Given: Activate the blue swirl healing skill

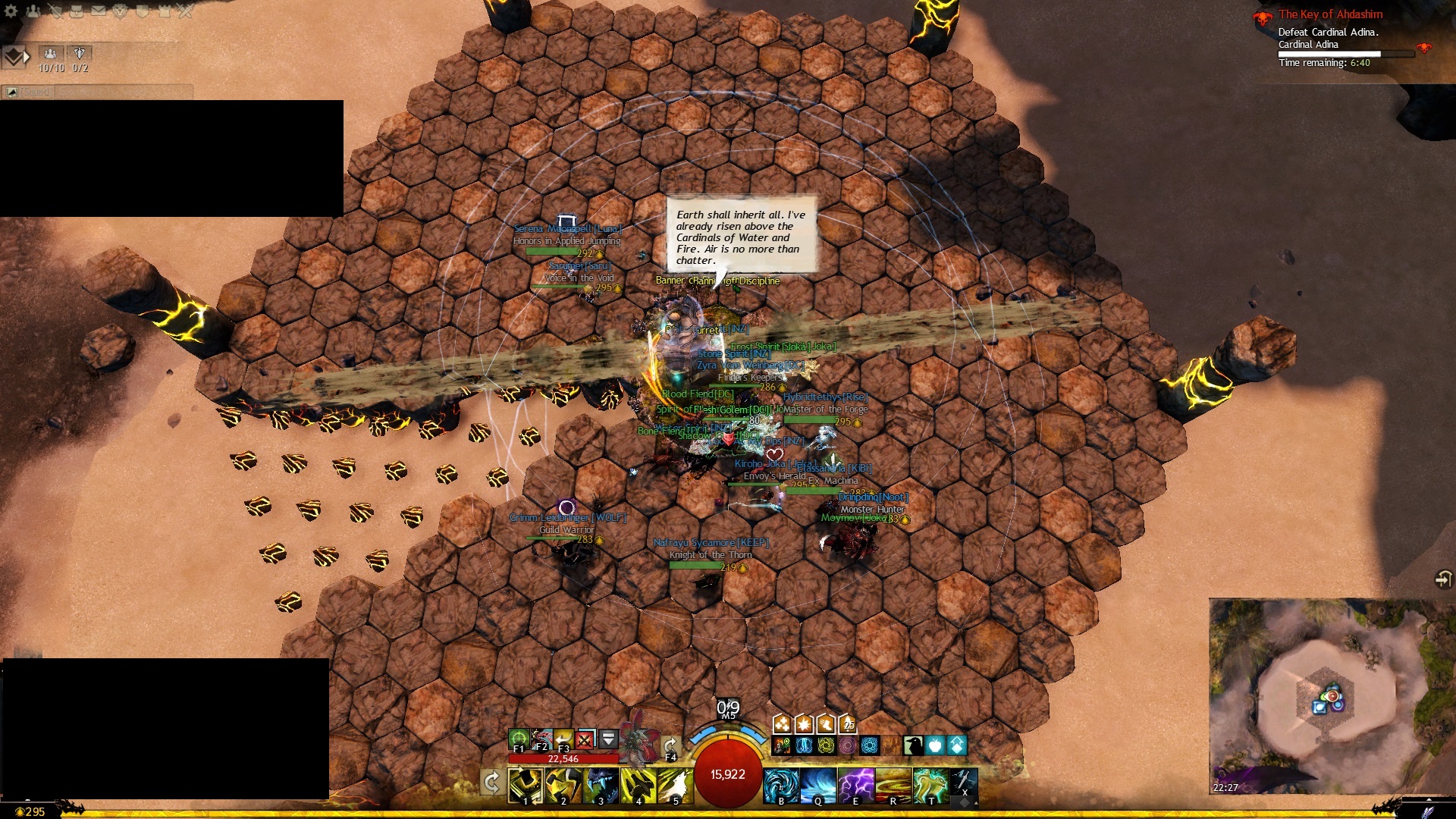Looking at the screenshot, I should tap(781, 786).
